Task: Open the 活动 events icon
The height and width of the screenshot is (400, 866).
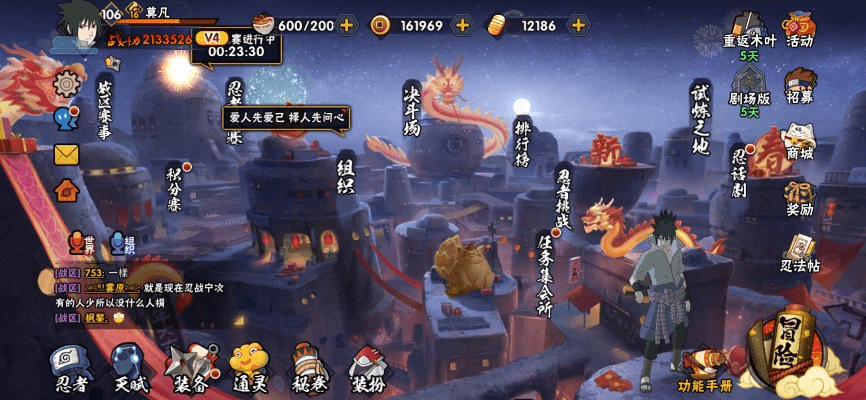Action: coord(799,28)
